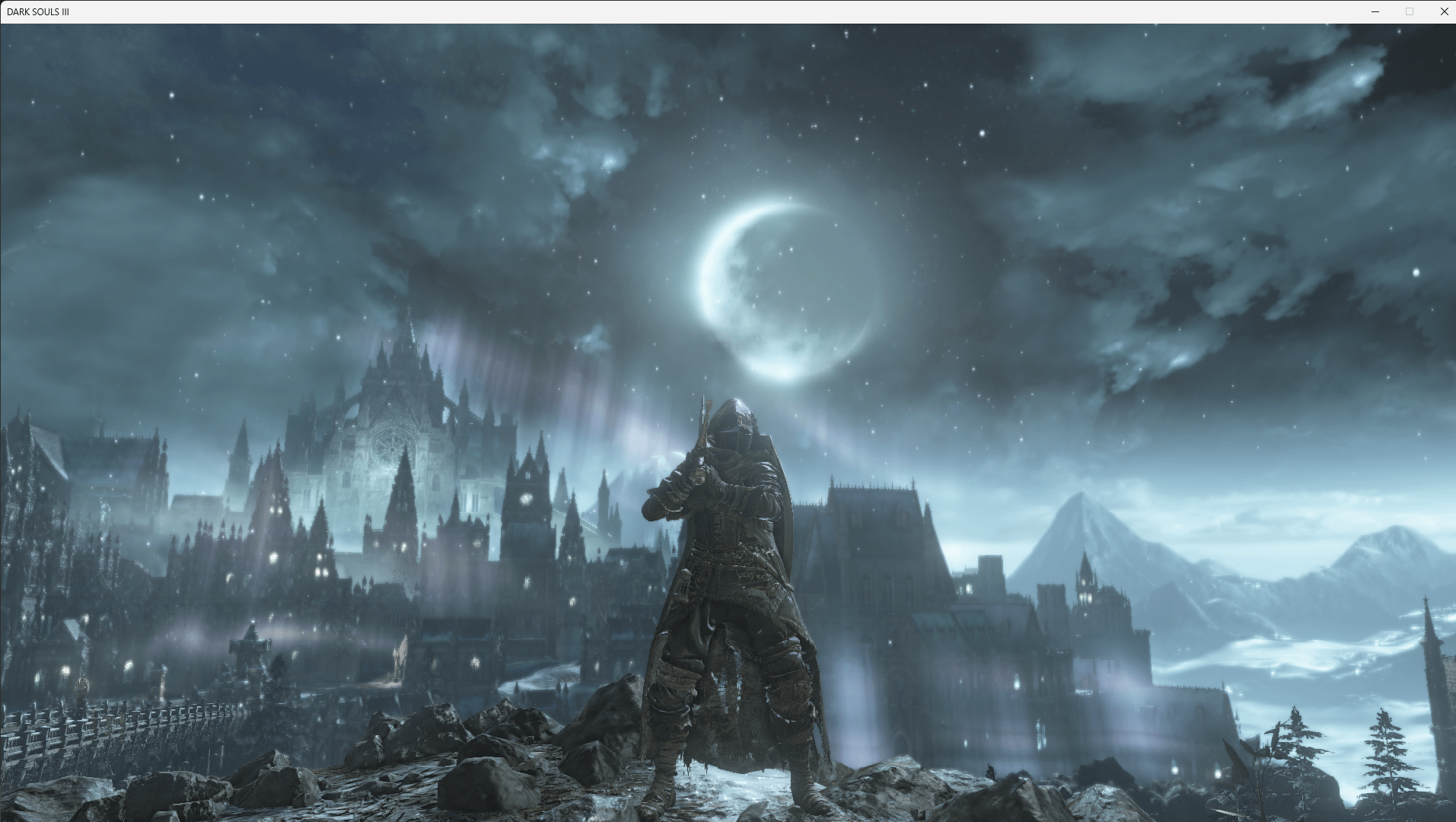This screenshot has height=822, width=1456.
Task: Click the clock tower face
Action: point(525,499)
